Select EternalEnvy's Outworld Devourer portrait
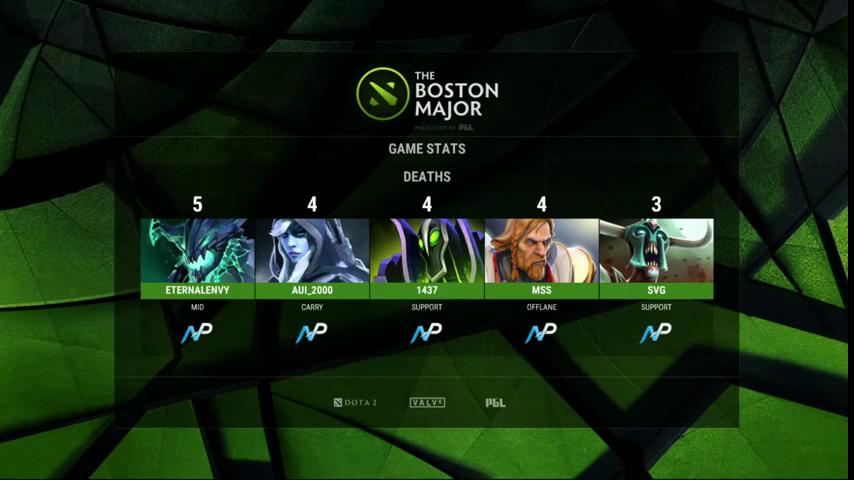 [197, 251]
